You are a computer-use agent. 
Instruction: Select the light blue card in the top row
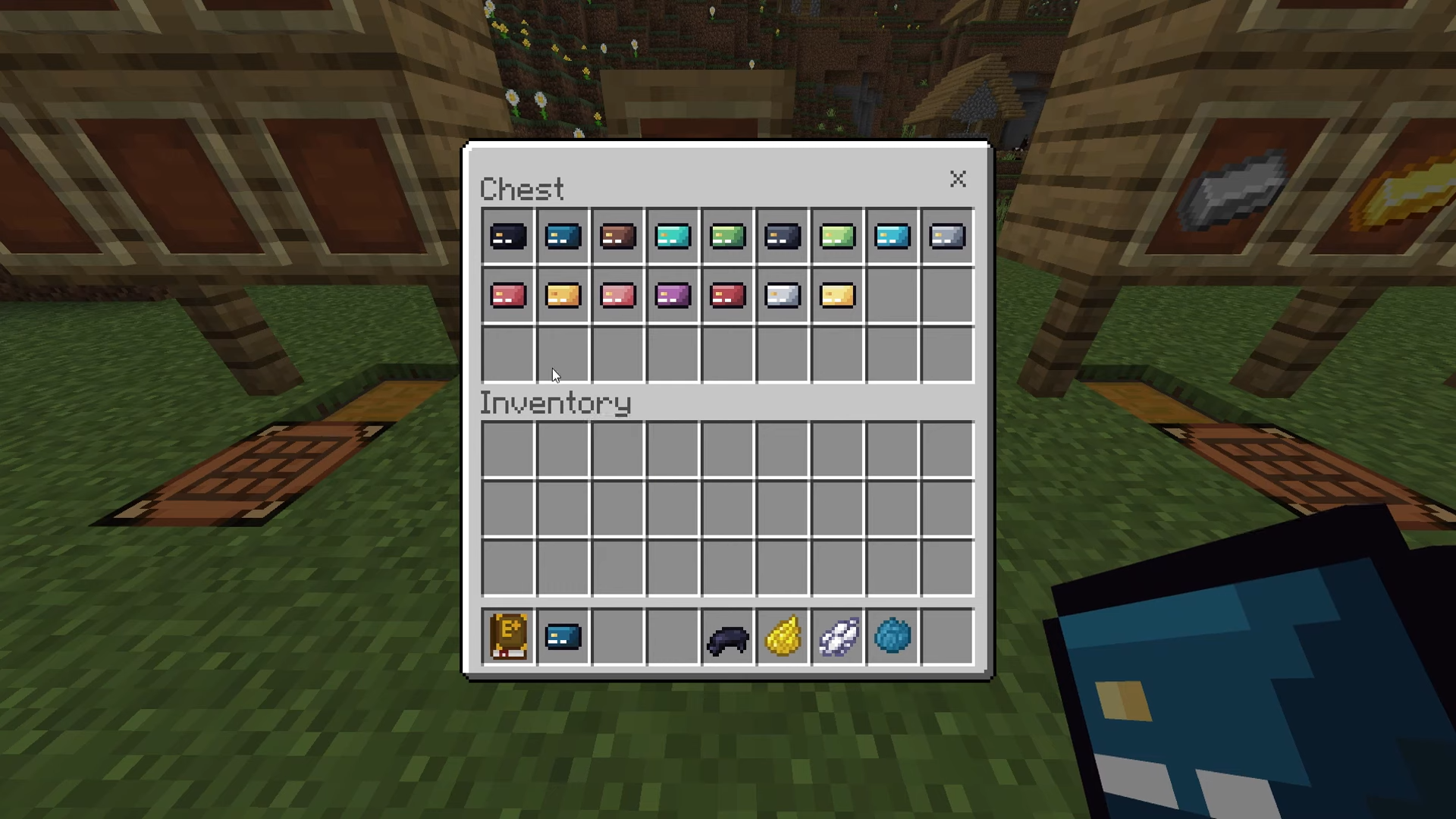click(x=892, y=236)
